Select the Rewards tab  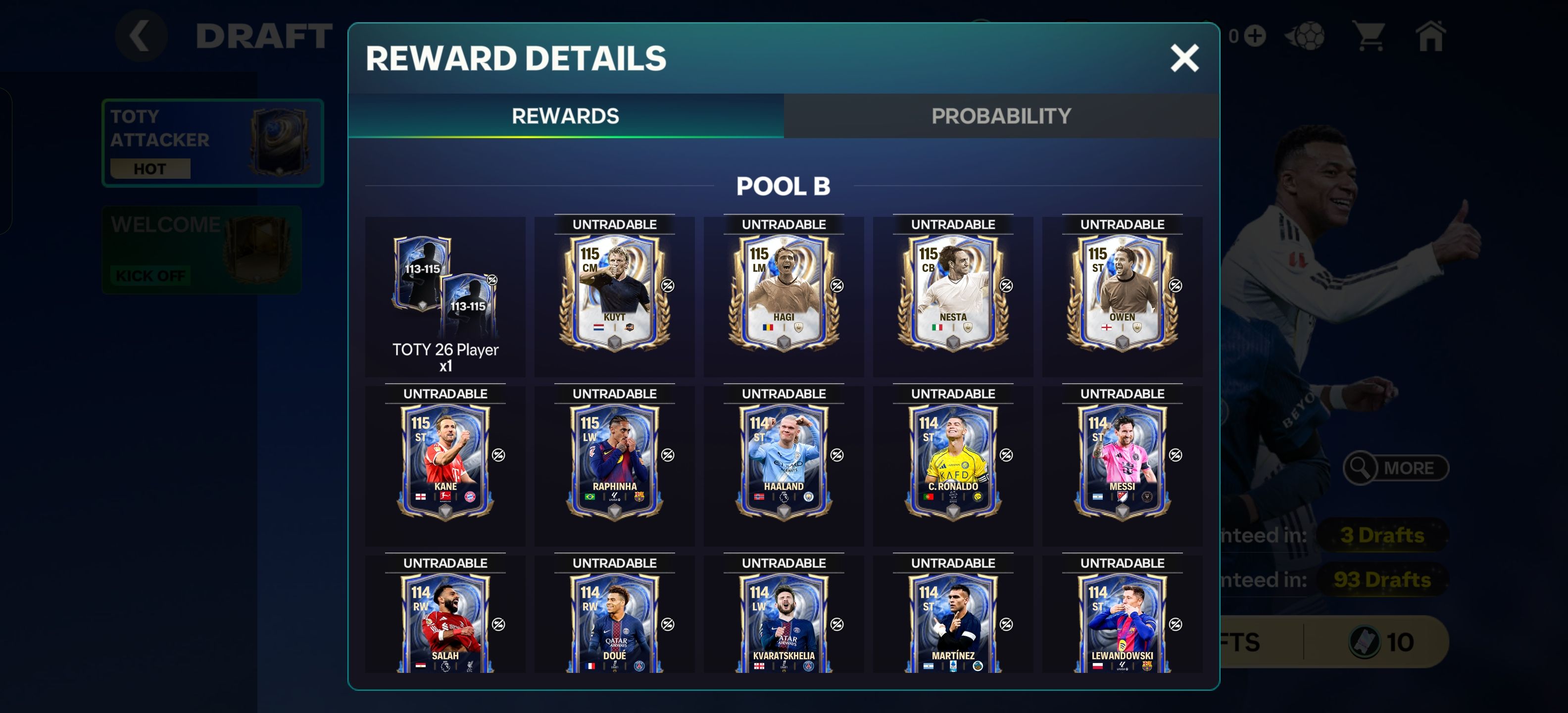(565, 116)
